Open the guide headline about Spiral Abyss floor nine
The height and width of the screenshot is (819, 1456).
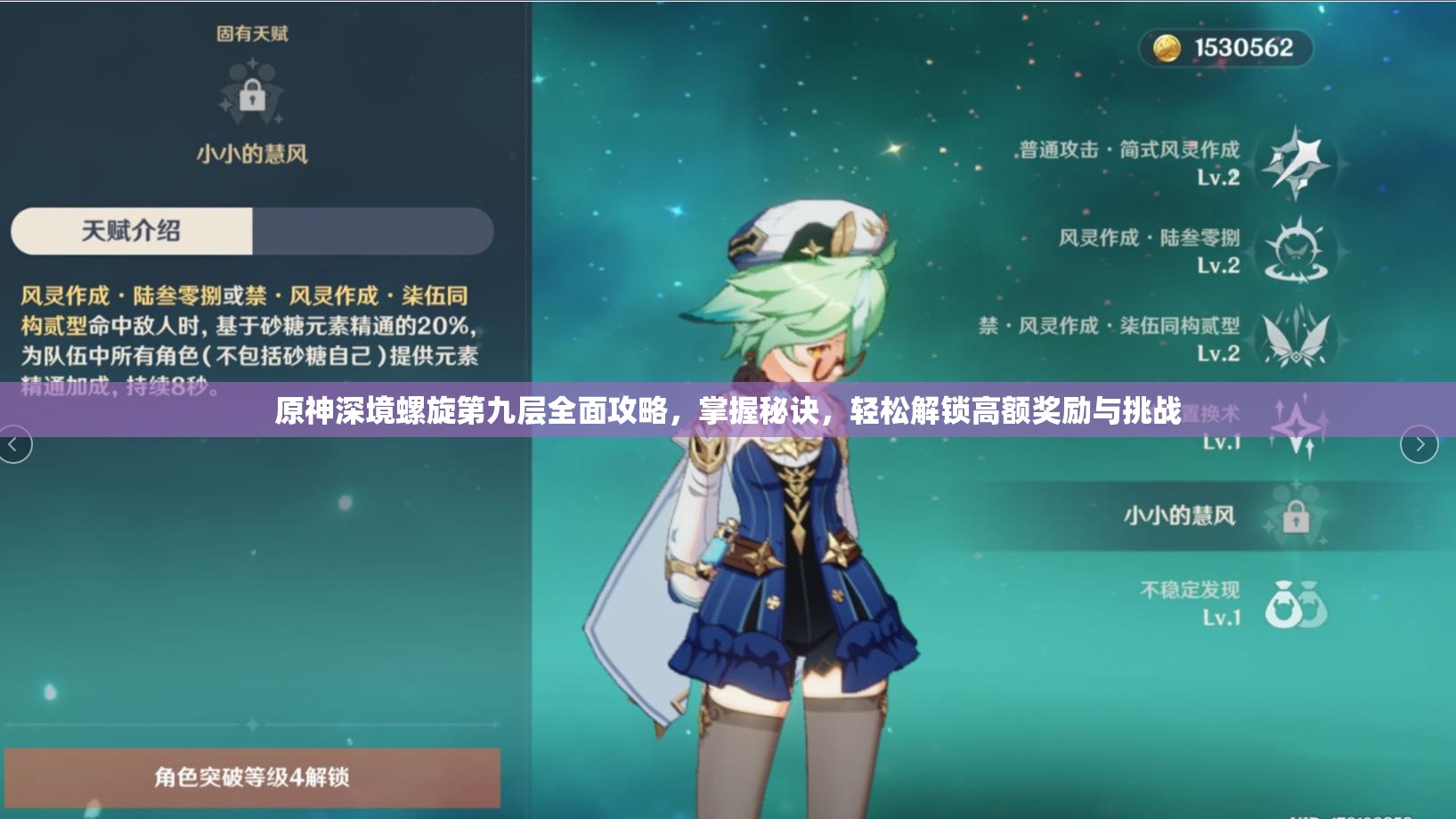(x=728, y=412)
